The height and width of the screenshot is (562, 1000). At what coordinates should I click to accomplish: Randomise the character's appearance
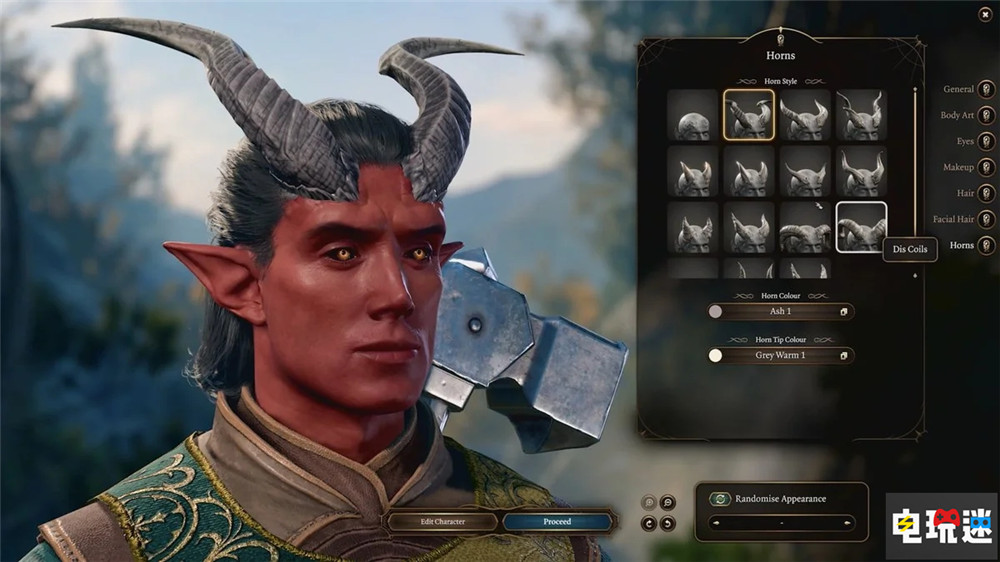tap(719, 499)
